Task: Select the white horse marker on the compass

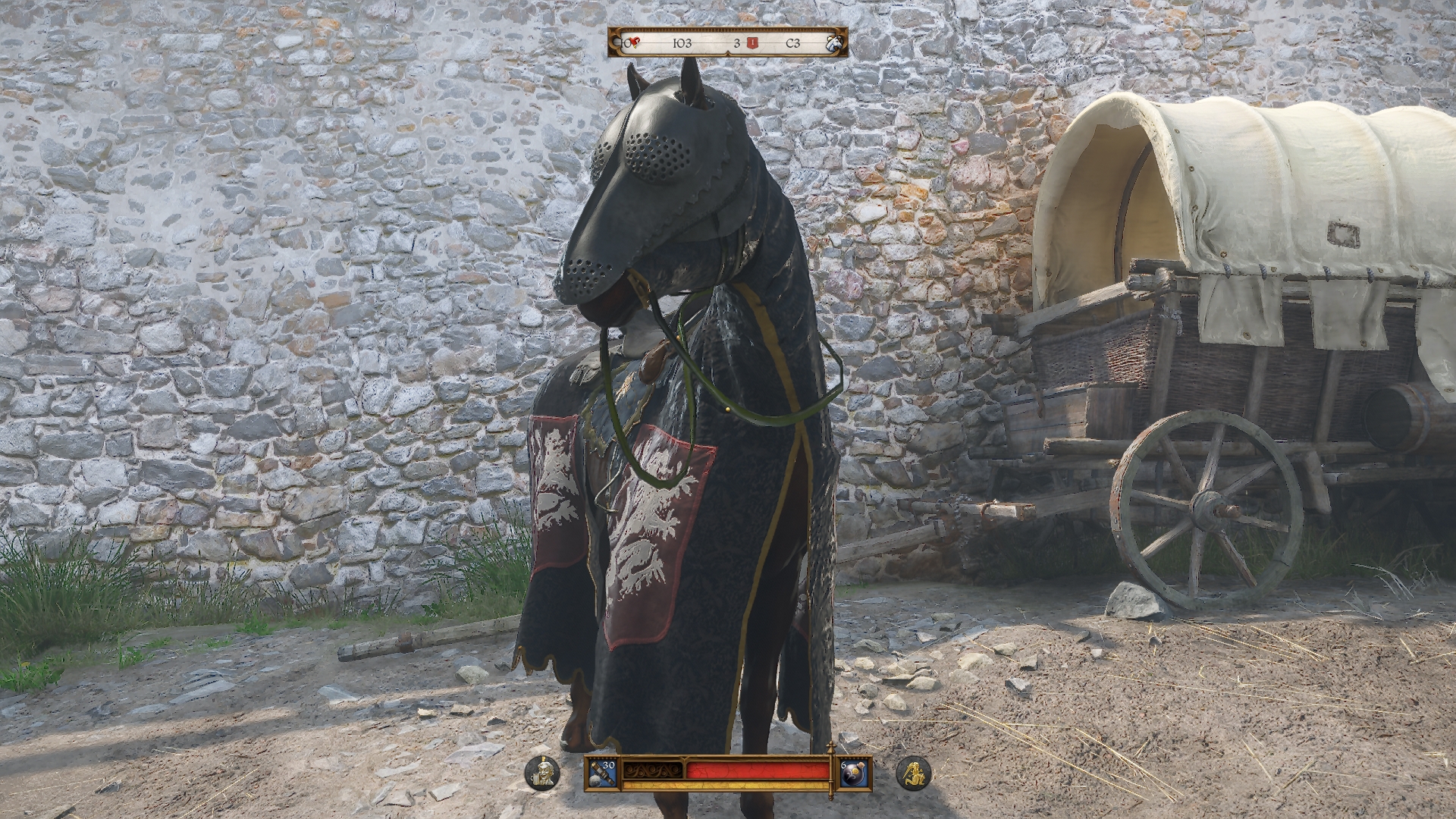Action: (x=836, y=43)
